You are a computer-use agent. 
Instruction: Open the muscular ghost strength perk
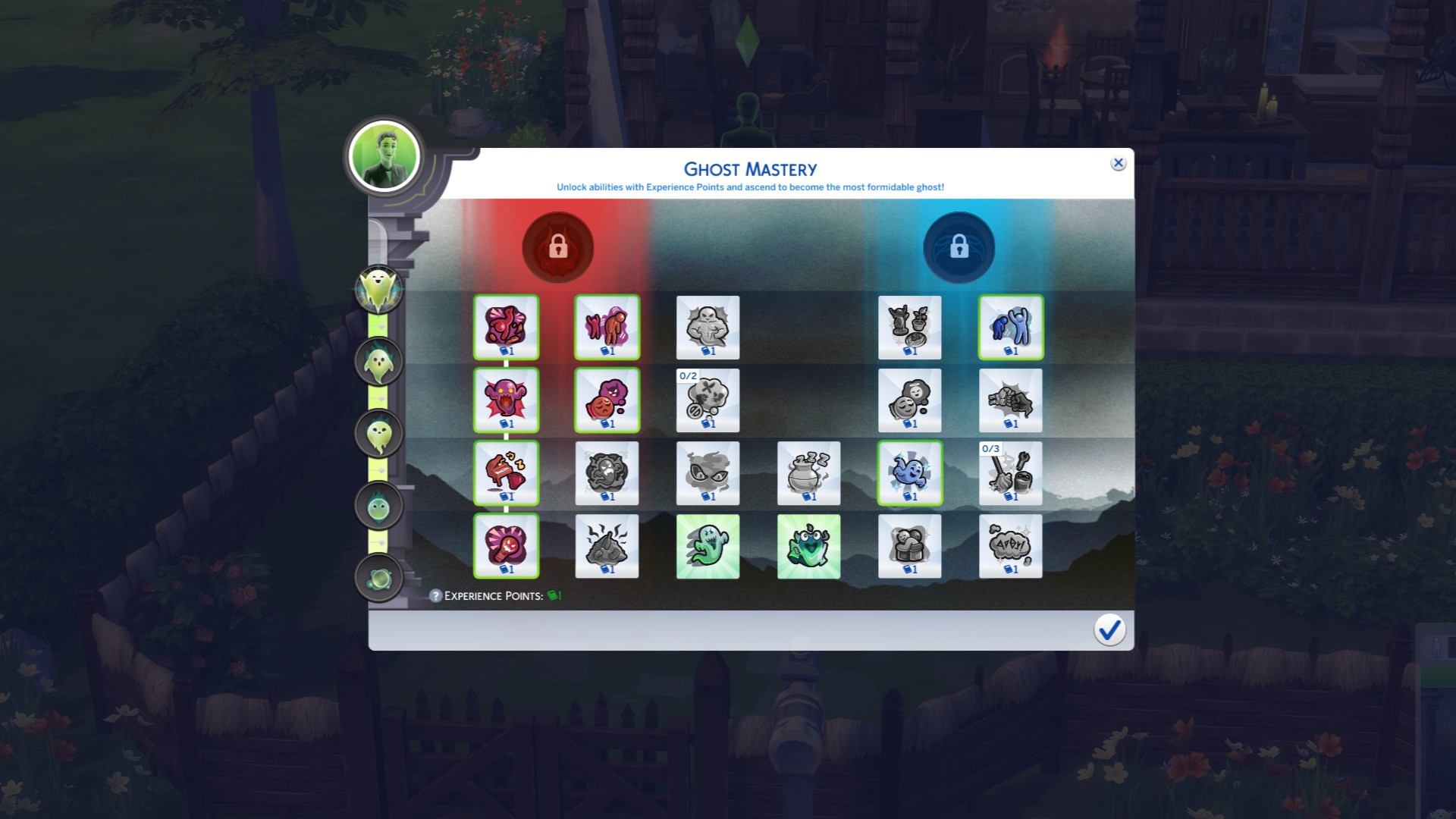tap(708, 328)
